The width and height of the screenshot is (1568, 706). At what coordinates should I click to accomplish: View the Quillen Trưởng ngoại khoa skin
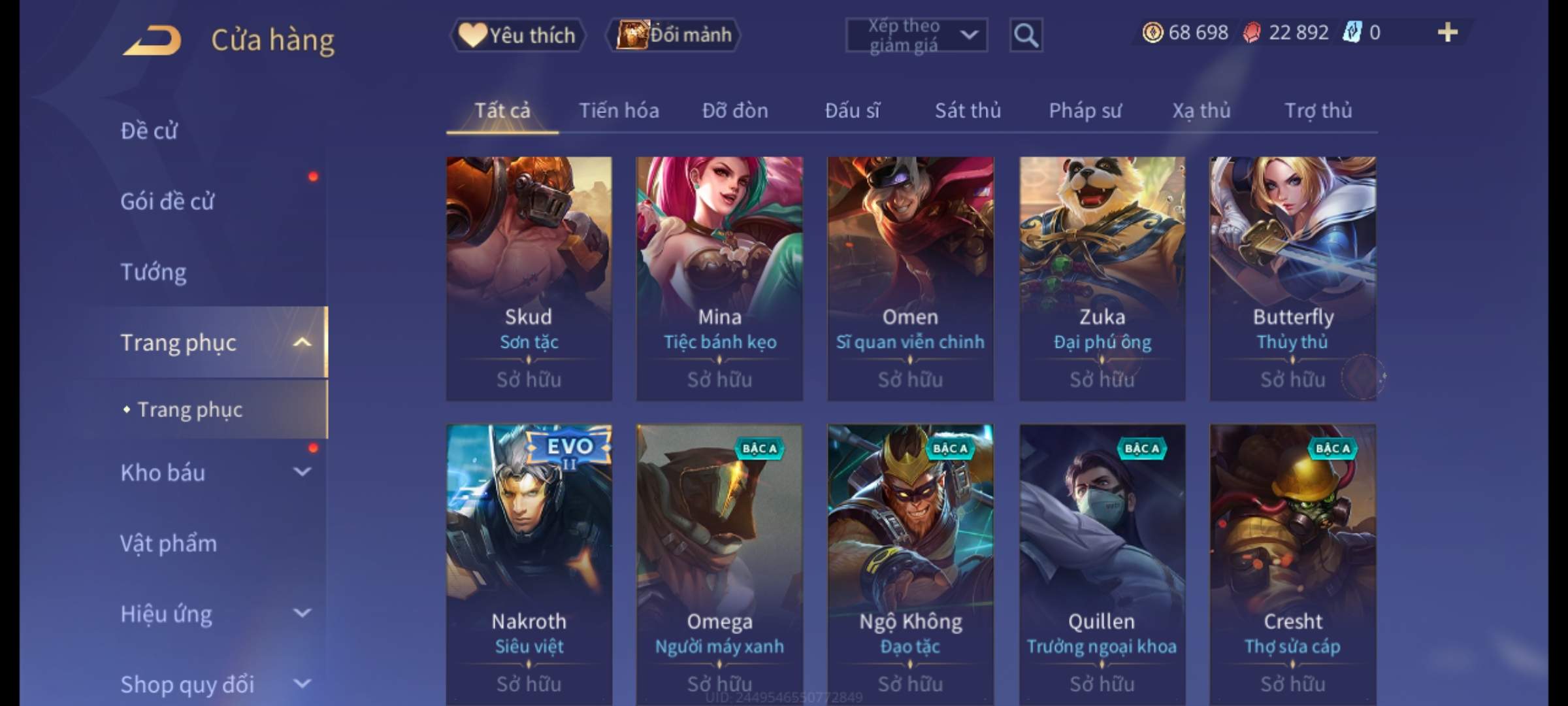(x=1102, y=562)
